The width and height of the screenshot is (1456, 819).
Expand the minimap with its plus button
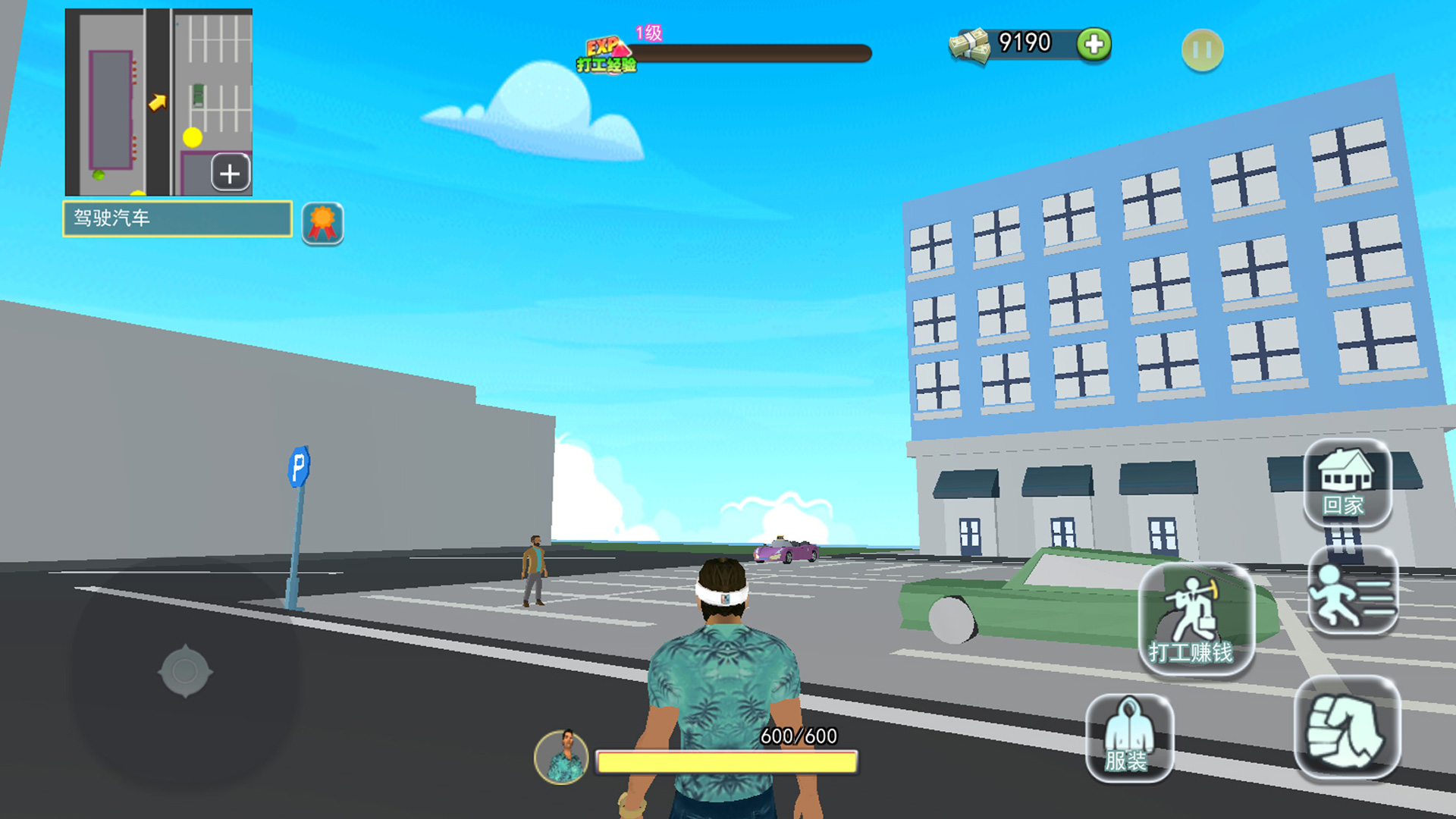[x=231, y=174]
